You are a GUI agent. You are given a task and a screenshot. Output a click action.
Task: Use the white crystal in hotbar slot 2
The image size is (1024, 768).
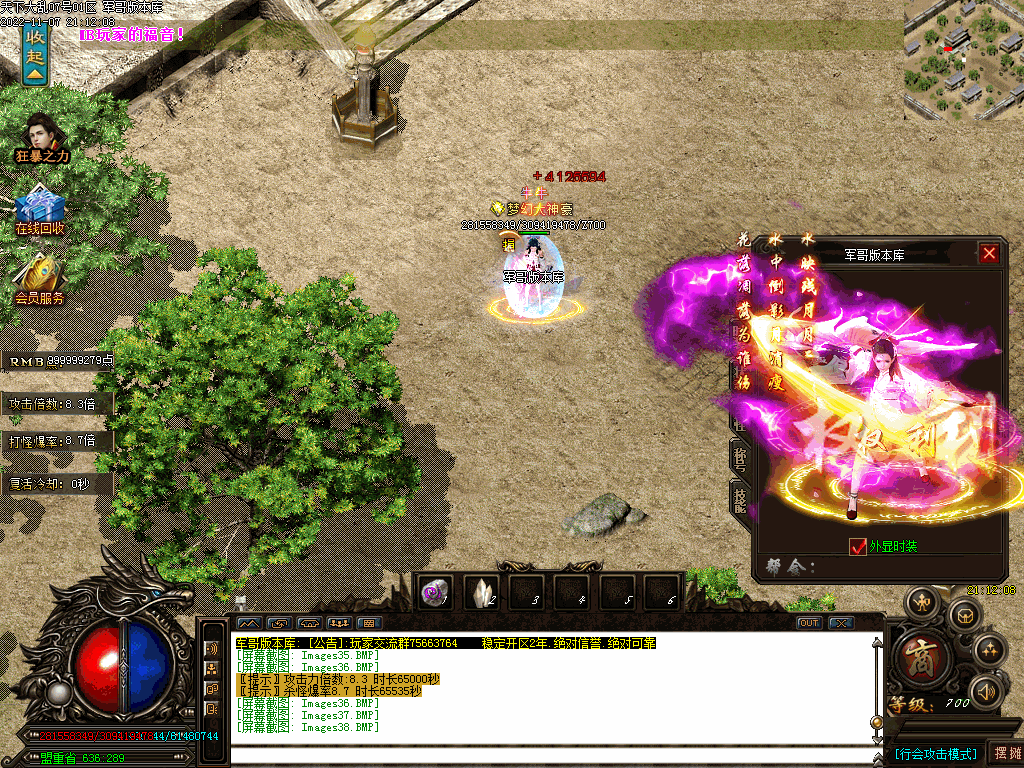[482, 593]
